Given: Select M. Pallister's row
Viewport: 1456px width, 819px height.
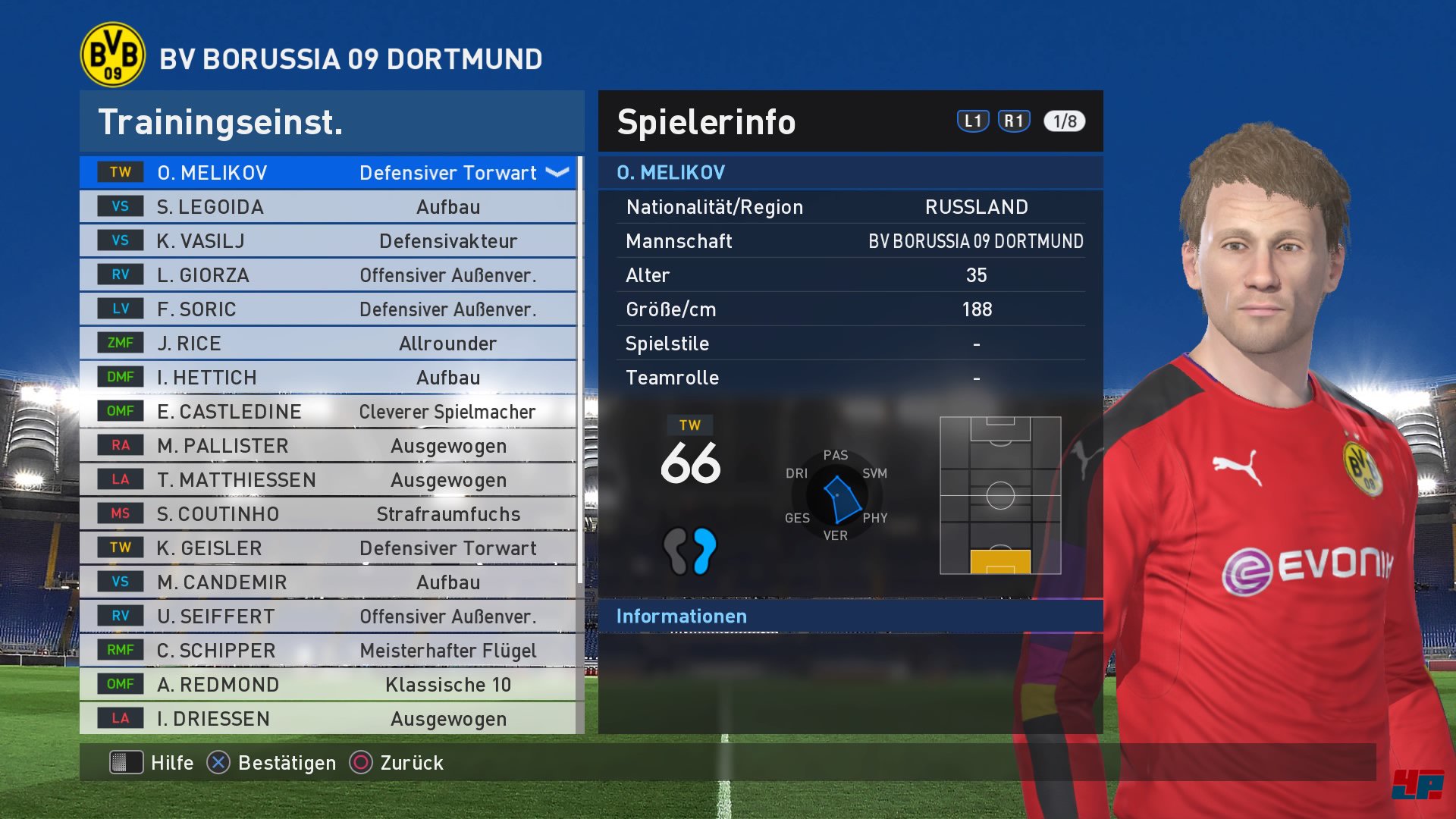Looking at the screenshot, I should (326, 446).
